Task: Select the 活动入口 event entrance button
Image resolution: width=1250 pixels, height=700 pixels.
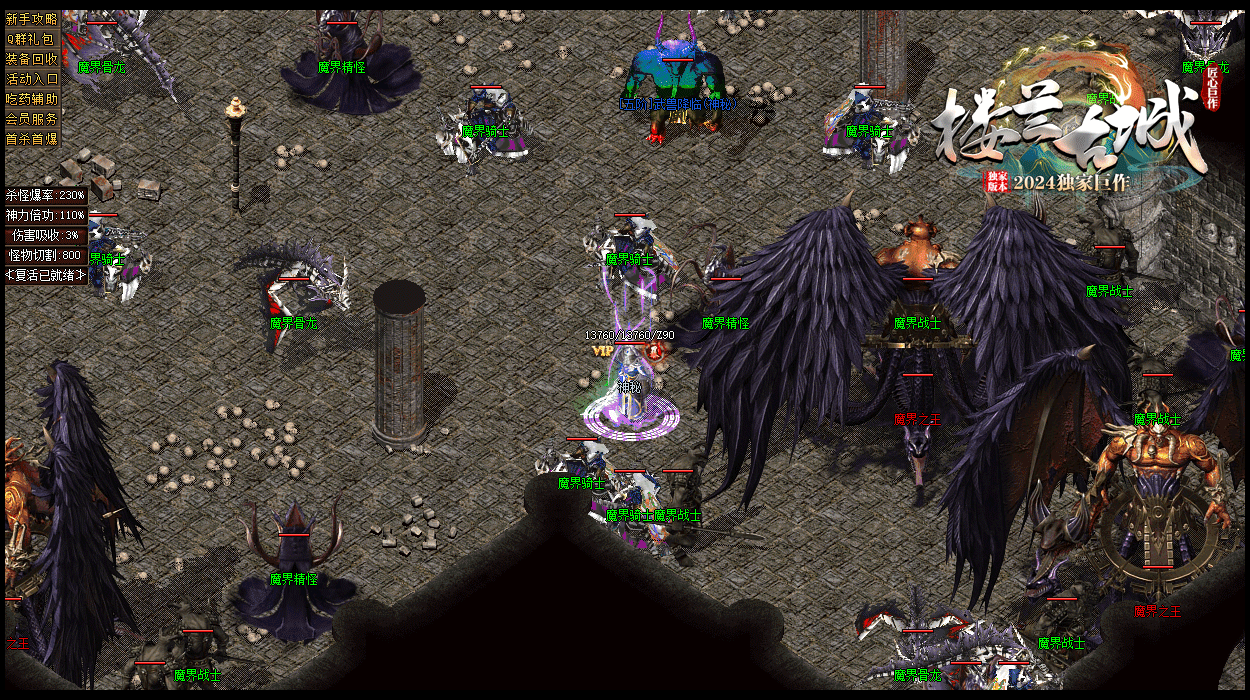Action: (x=32, y=79)
